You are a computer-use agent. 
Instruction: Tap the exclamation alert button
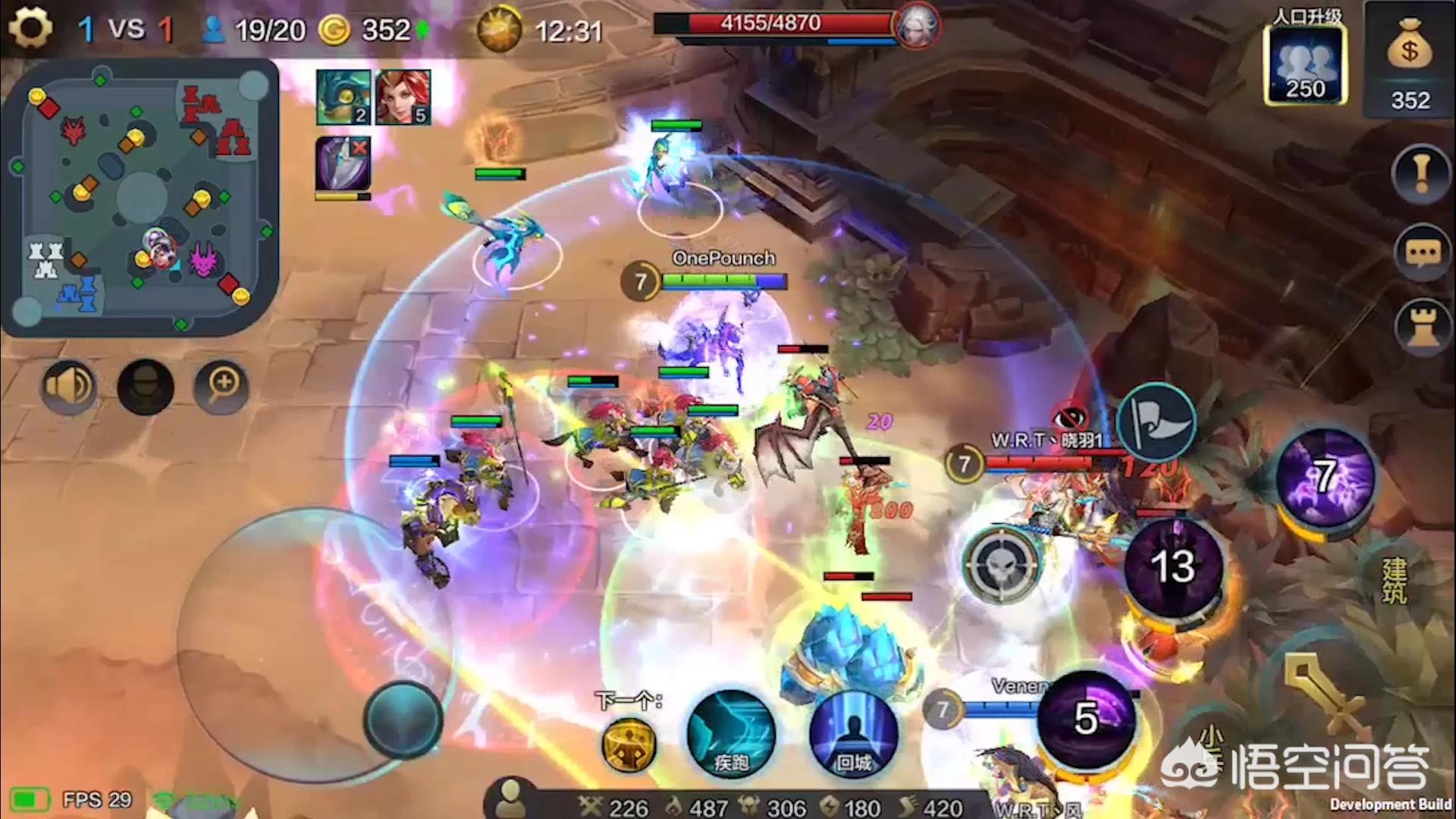tap(1421, 174)
